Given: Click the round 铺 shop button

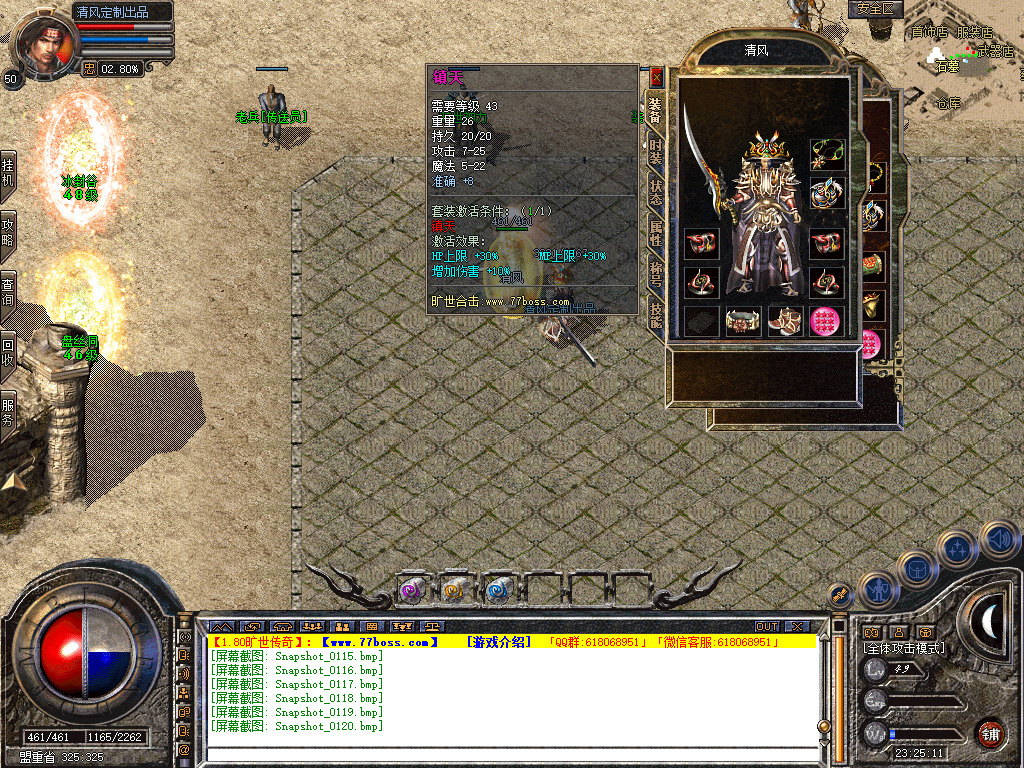Looking at the screenshot, I should click(x=990, y=733).
